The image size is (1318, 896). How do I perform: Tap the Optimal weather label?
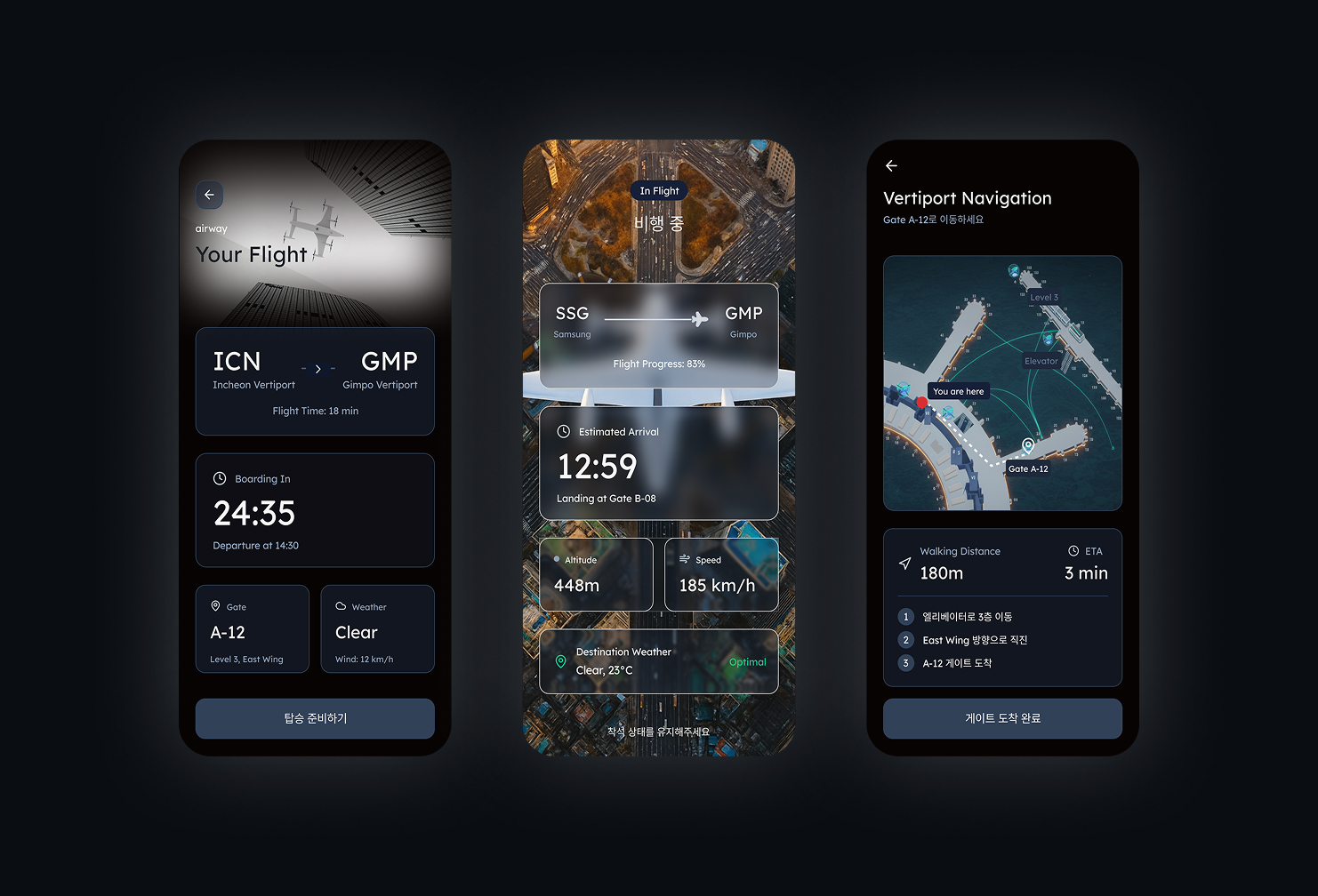748,661
